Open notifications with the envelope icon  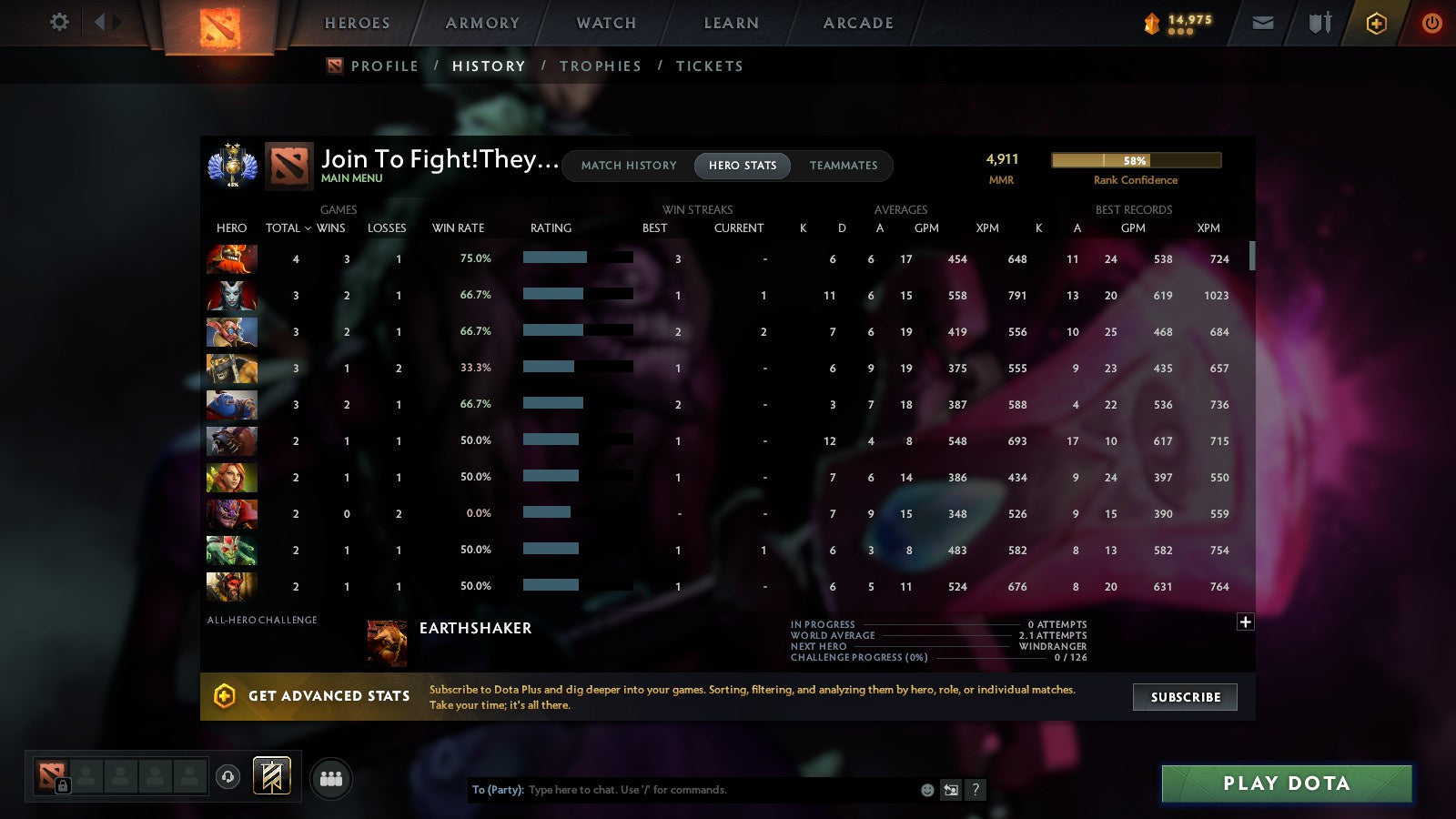[1263, 23]
